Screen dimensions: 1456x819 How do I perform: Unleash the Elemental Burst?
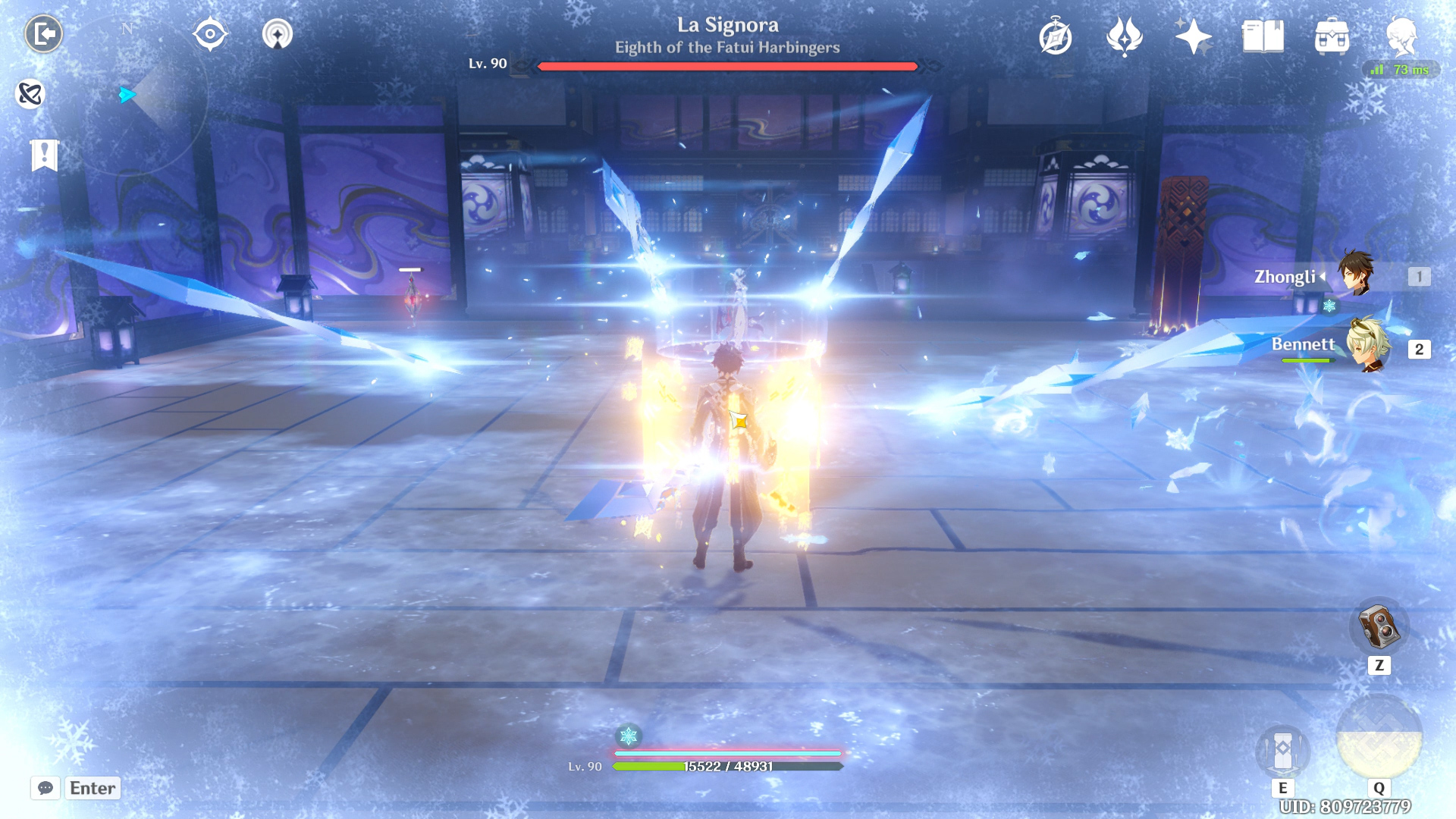[1379, 737]
